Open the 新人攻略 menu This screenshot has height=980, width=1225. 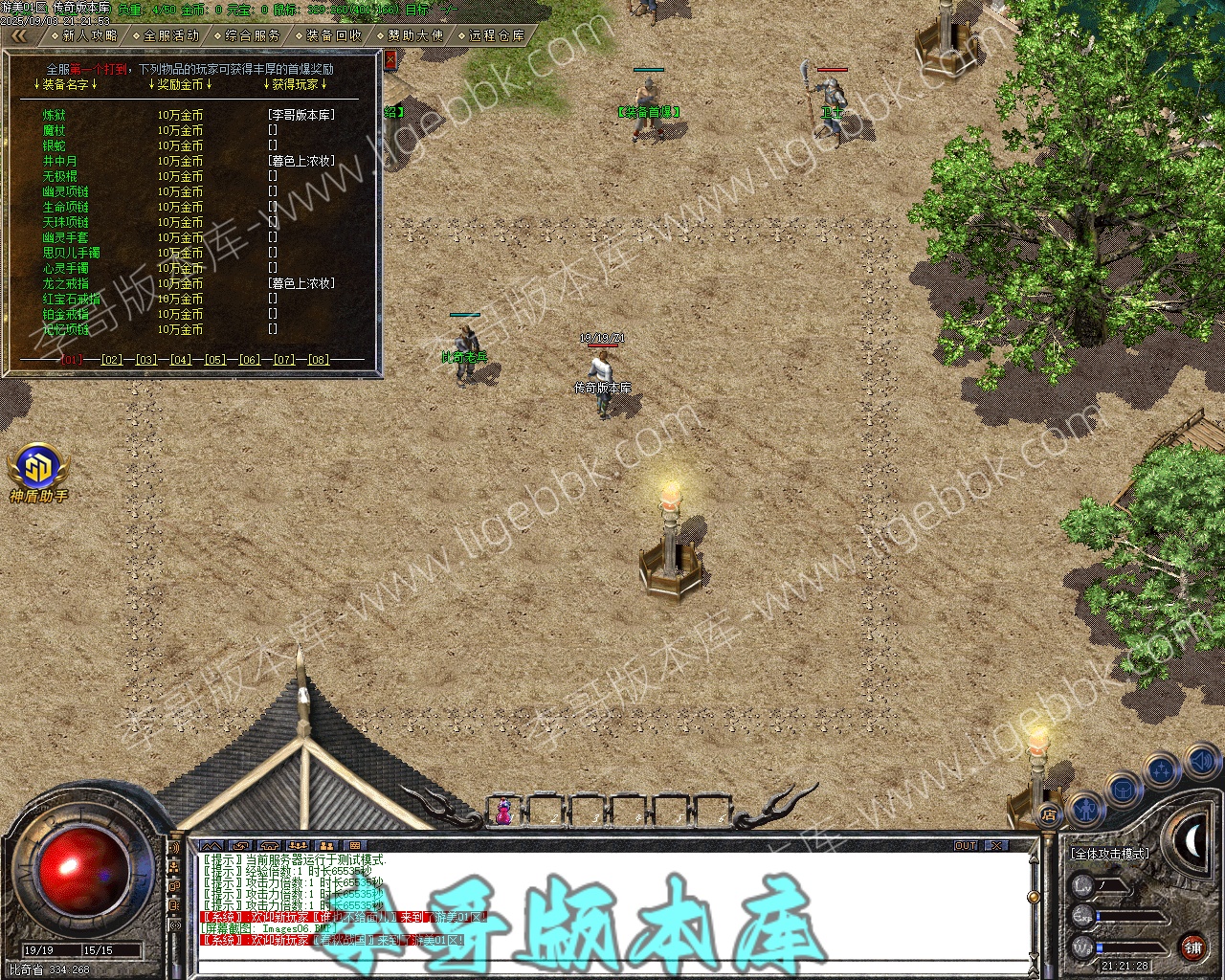[x=89, y=35]
